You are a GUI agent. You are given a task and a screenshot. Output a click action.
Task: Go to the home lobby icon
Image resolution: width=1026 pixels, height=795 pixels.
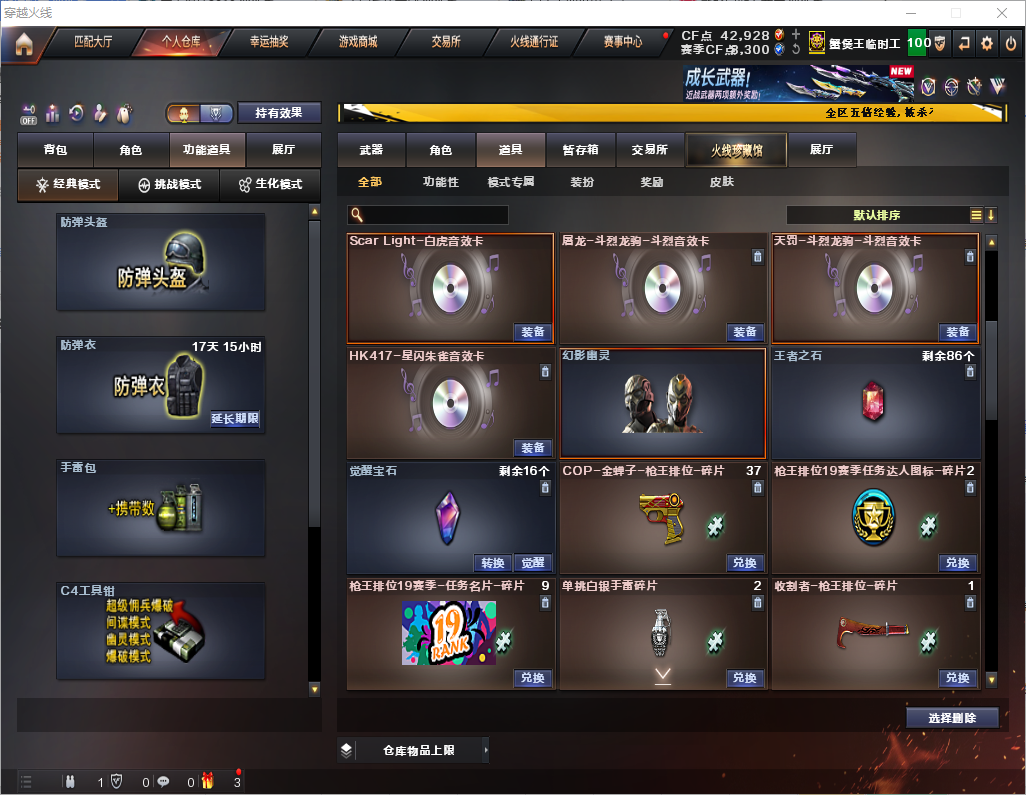click(x=24, y=43)
